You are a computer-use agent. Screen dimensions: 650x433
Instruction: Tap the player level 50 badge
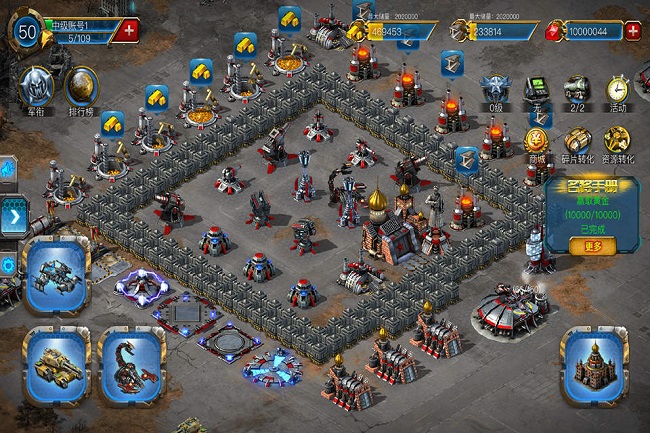[27, 31]
